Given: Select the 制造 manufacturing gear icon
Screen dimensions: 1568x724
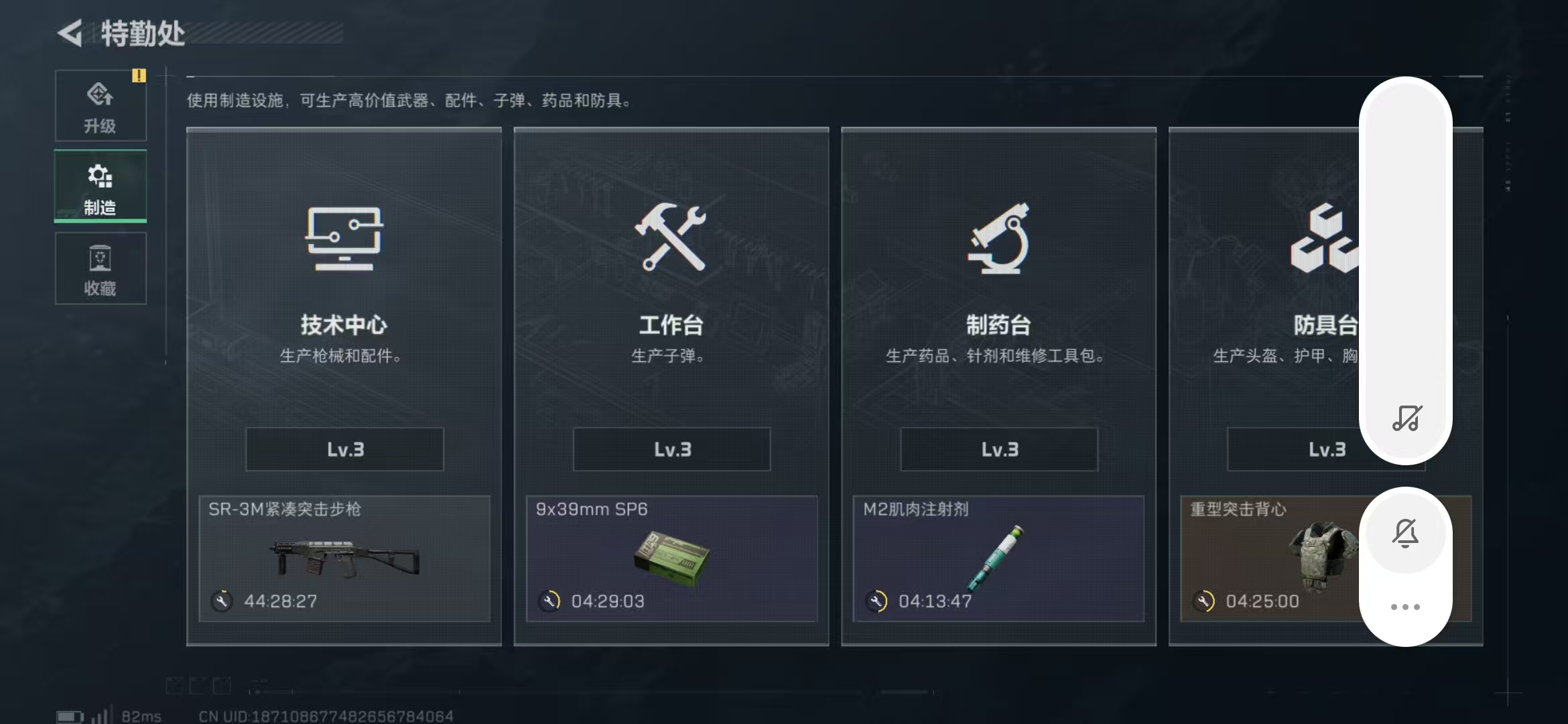Looking at the screenshot, I should (99, 176).
